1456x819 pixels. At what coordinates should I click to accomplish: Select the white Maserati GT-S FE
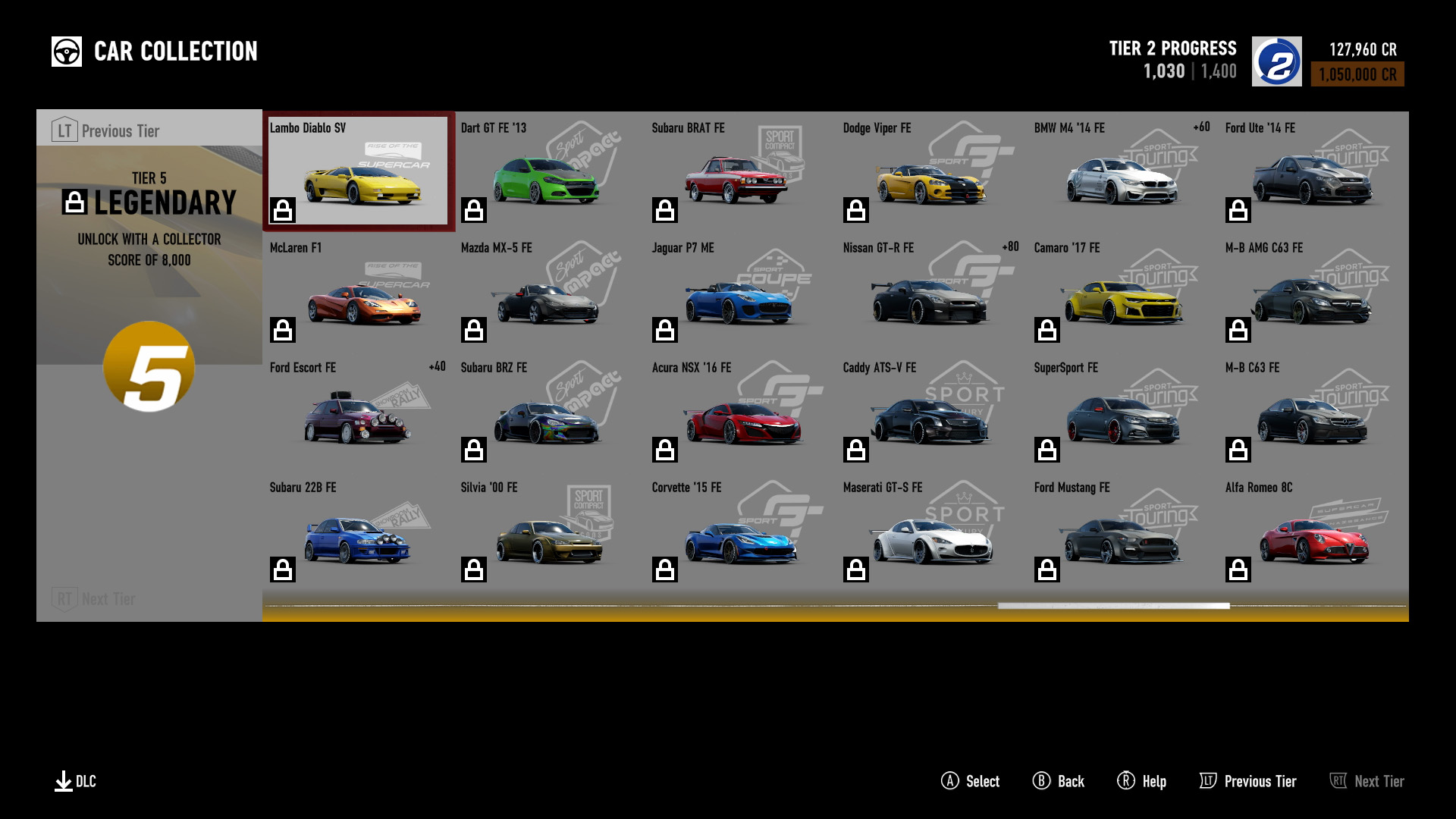pyautogui.click(x=931, y=531)
